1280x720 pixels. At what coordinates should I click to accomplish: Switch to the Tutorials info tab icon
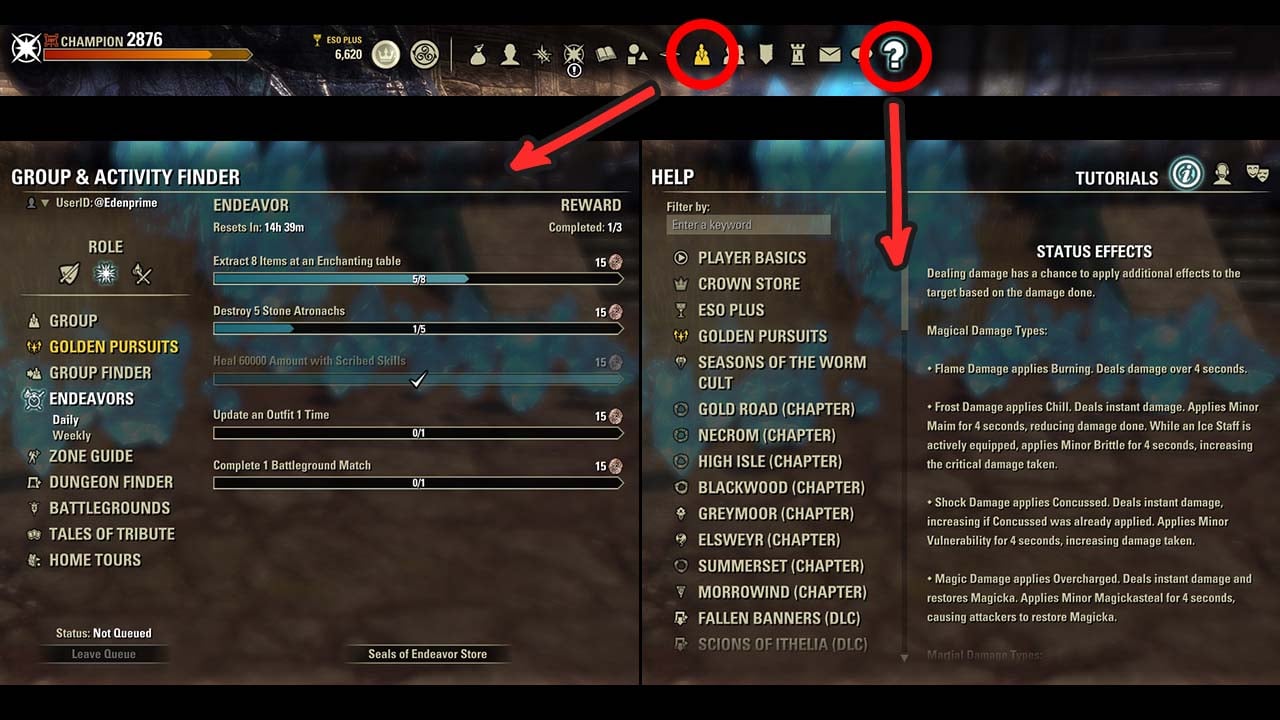[x=1186, y=175]
